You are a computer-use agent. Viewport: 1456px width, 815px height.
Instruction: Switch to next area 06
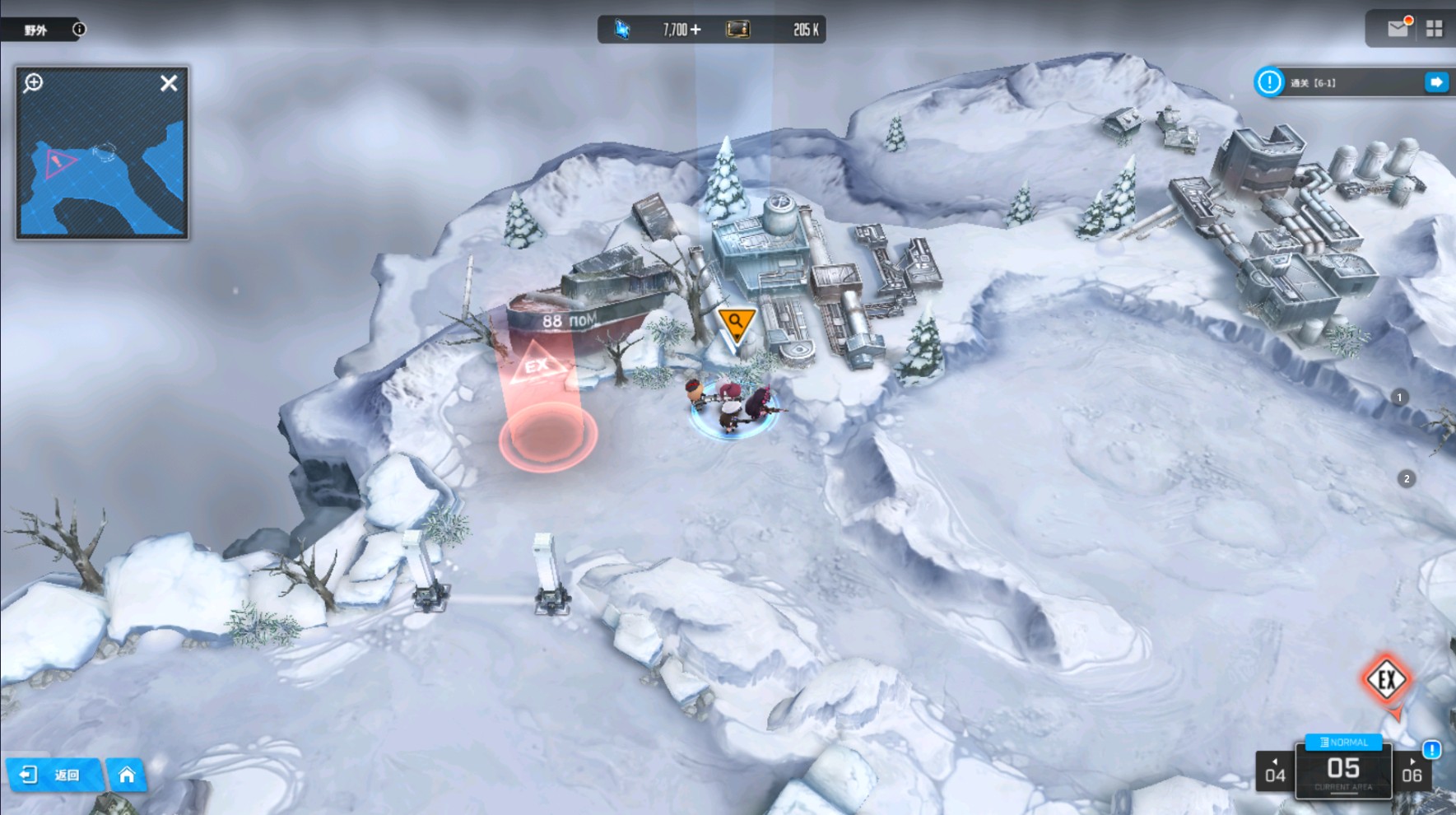tap(1412, 771)
